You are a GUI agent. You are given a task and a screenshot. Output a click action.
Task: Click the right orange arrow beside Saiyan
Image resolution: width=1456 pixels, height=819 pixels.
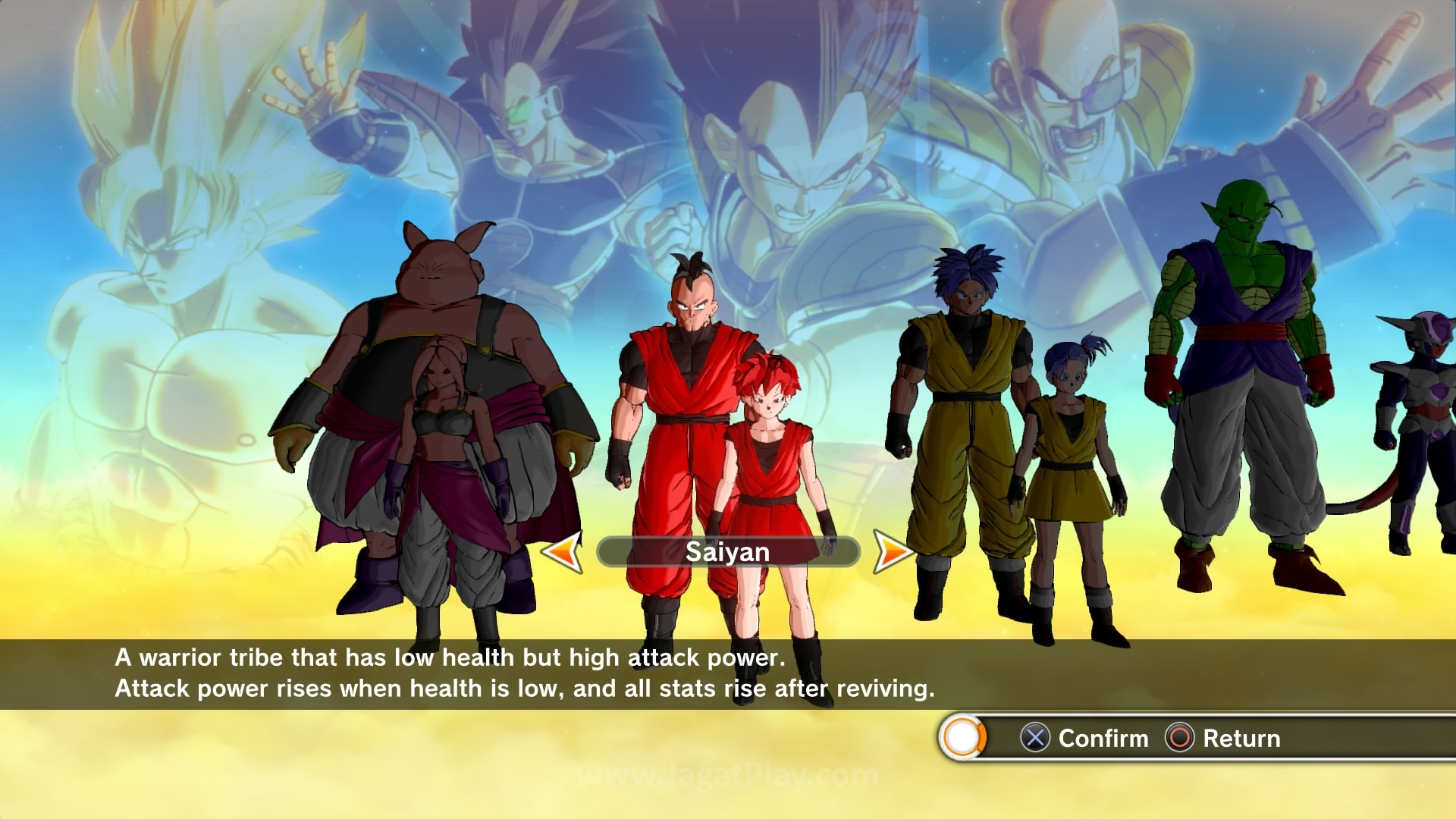(892, 551)
